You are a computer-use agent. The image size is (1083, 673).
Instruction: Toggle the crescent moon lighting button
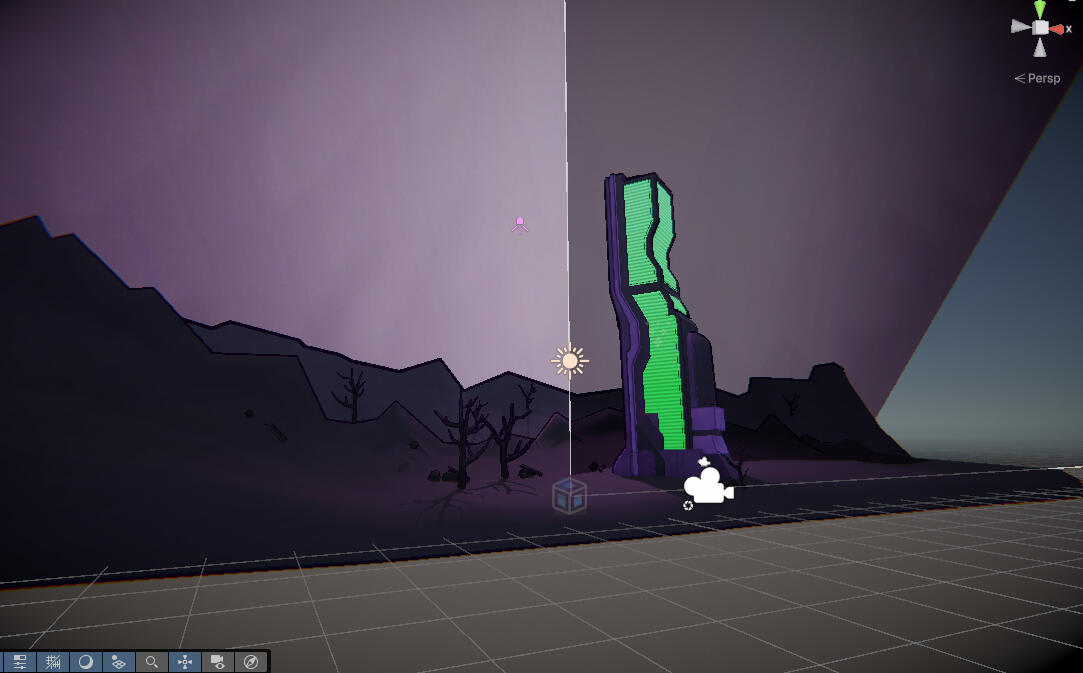click(86, 662)
